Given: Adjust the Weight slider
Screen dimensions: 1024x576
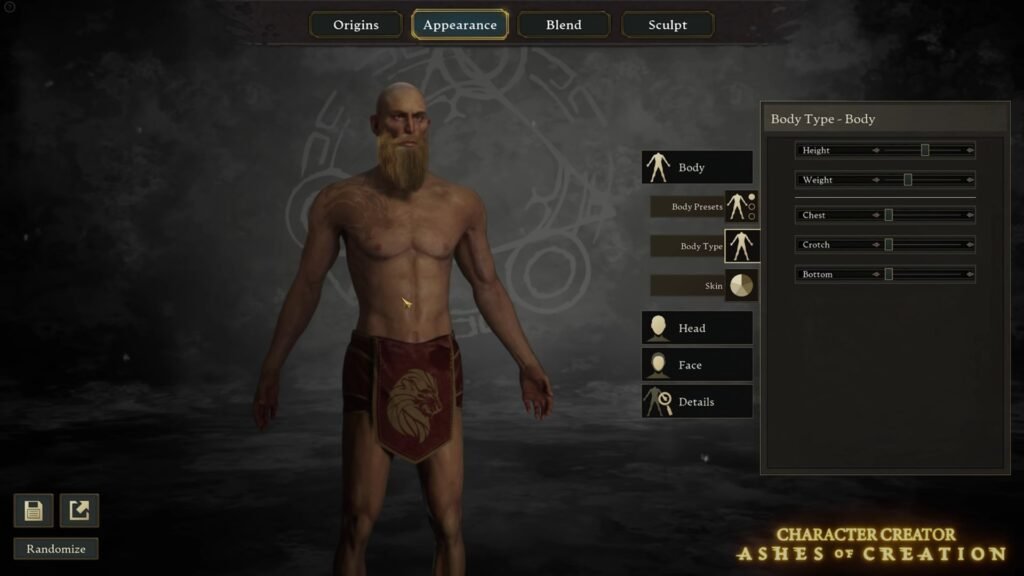Looking at the screenshot, I should pyautogui.click(x=908, y=180).
